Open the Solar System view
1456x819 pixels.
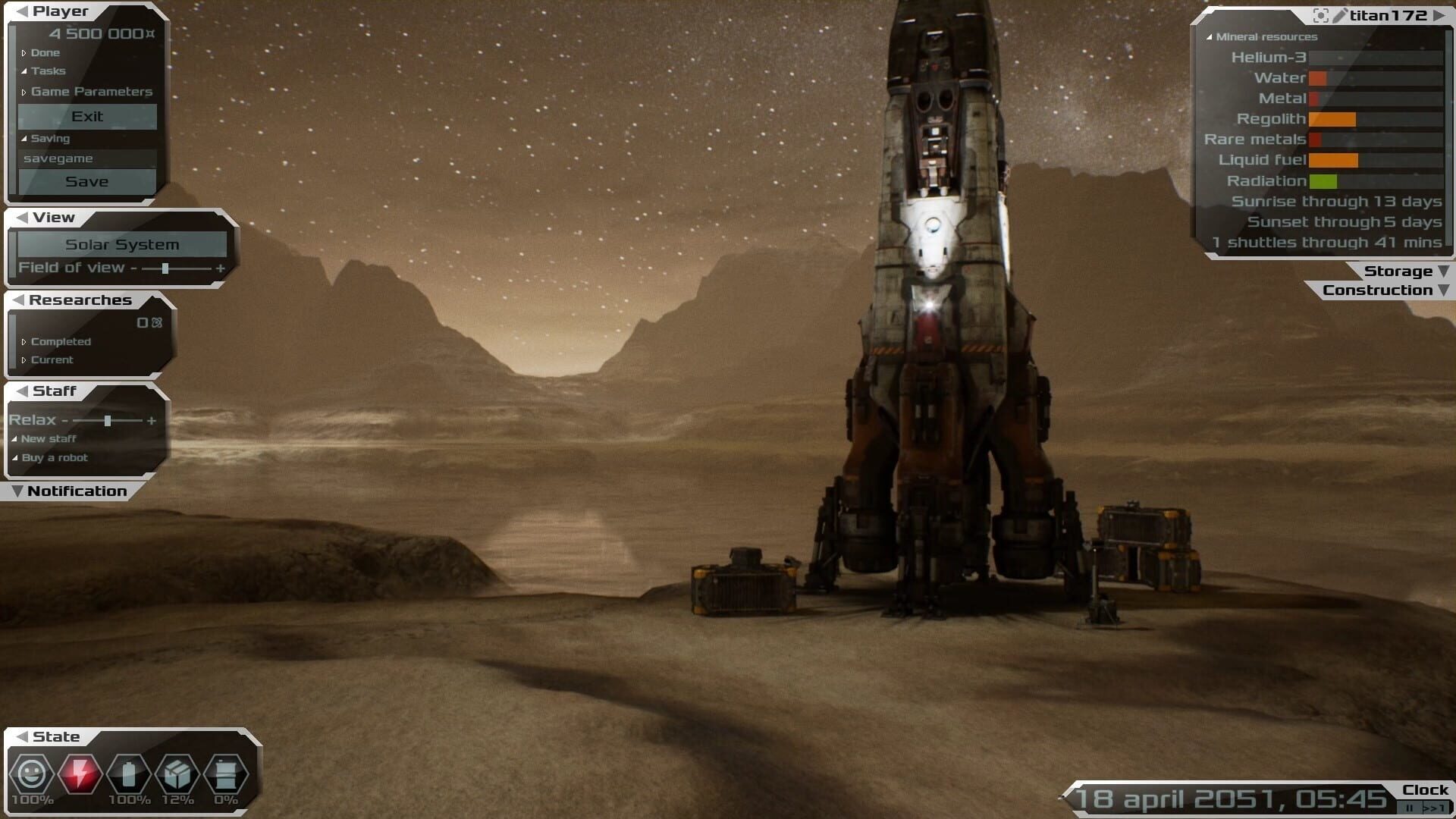[x=122, y=245]
